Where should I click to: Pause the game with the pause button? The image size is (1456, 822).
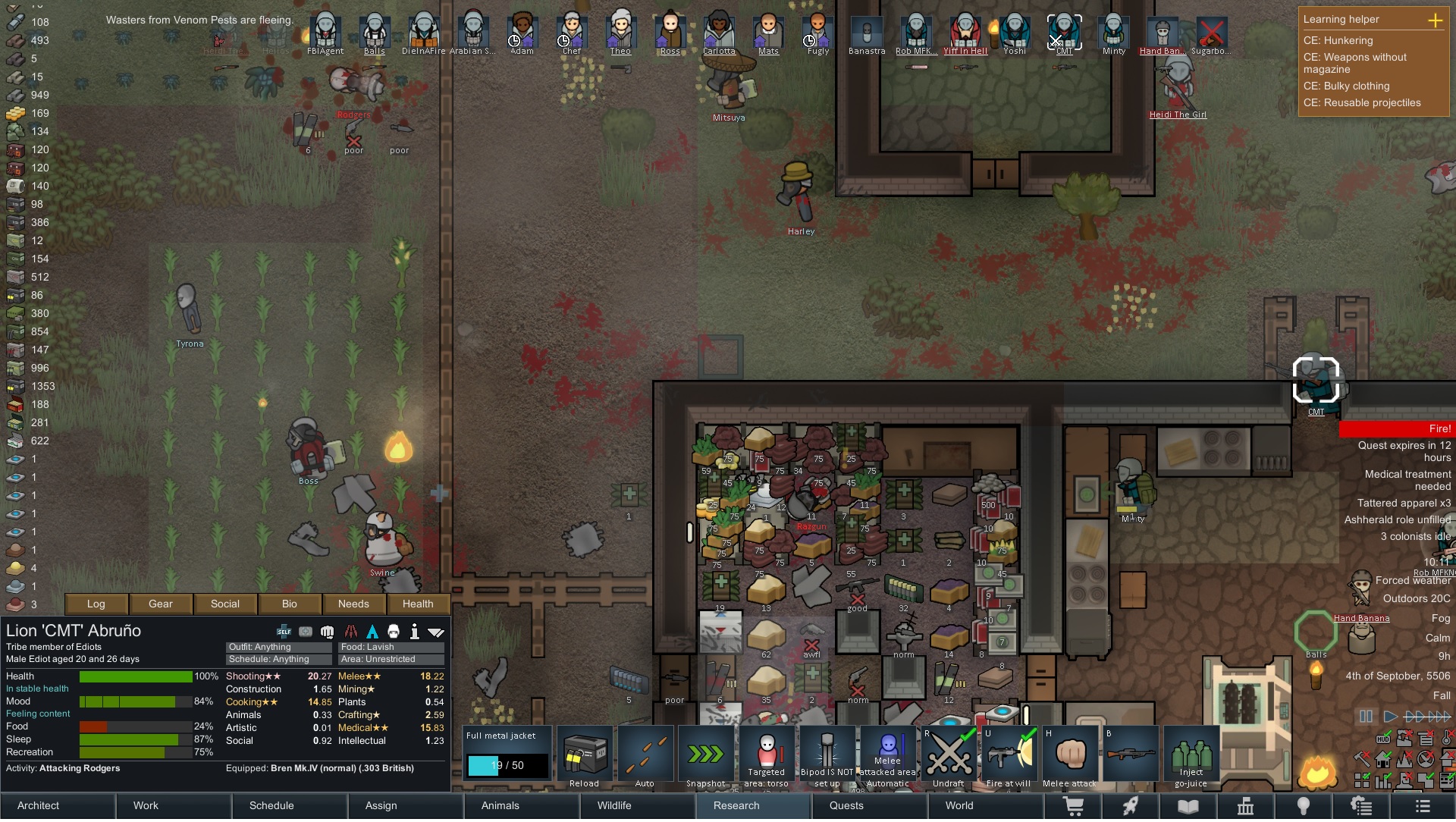tap(1366, 716)
